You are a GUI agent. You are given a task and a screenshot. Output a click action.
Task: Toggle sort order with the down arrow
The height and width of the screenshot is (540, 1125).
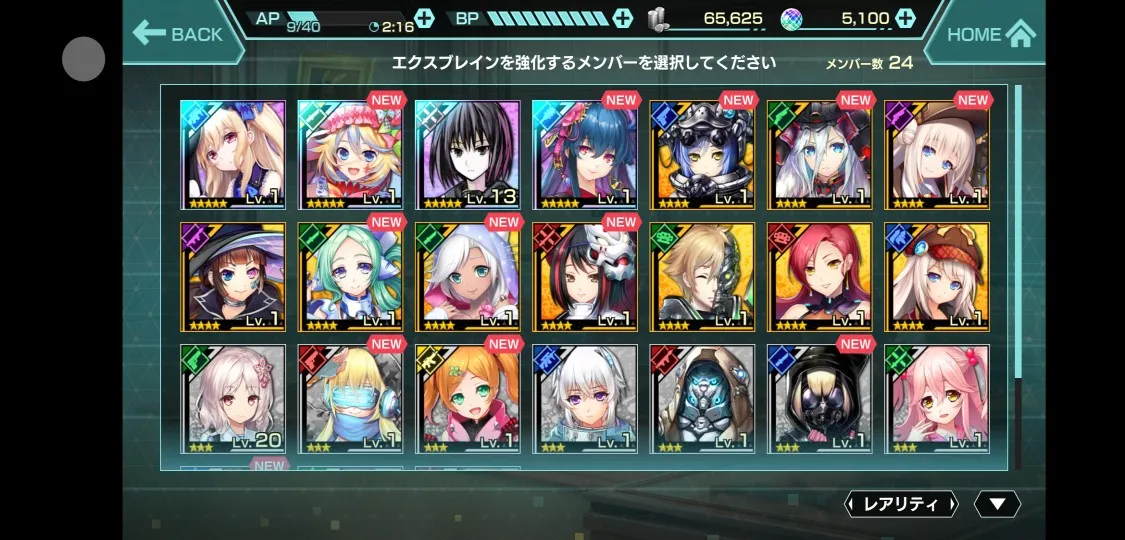[996, 504]
